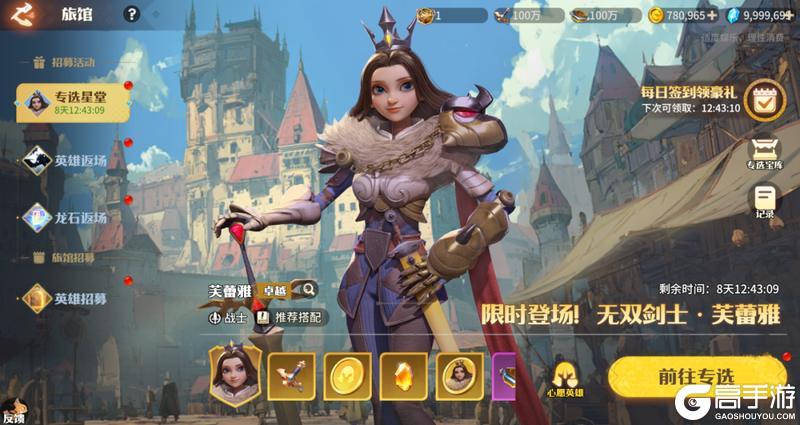Open the 记录 records log
Image resolution: width=800 pixels, height=425 pixels.
(x=765, y=200)
